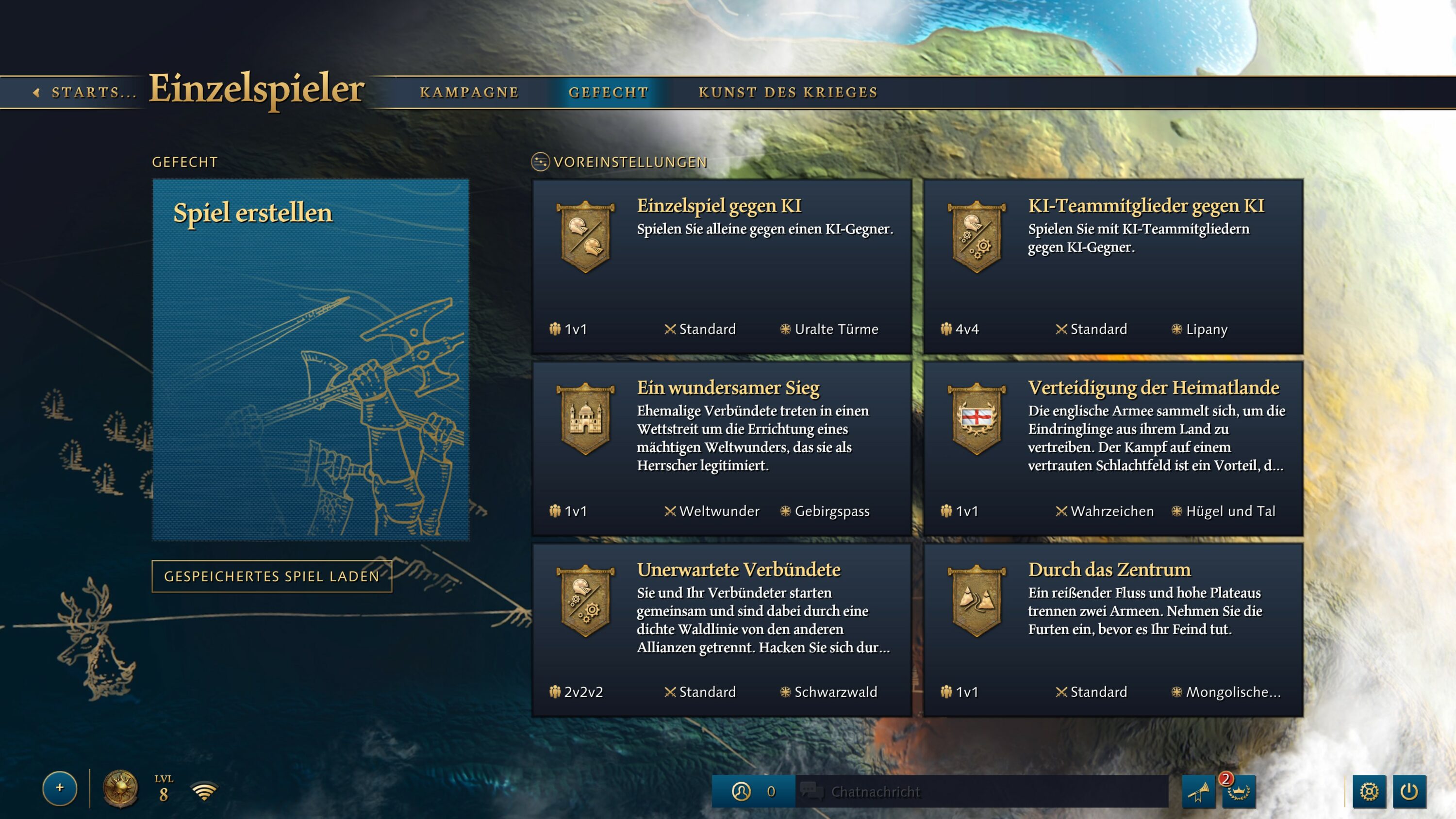Click the round plus button
The height and width of the screenshot is (819, 1456).
(60, 788)
